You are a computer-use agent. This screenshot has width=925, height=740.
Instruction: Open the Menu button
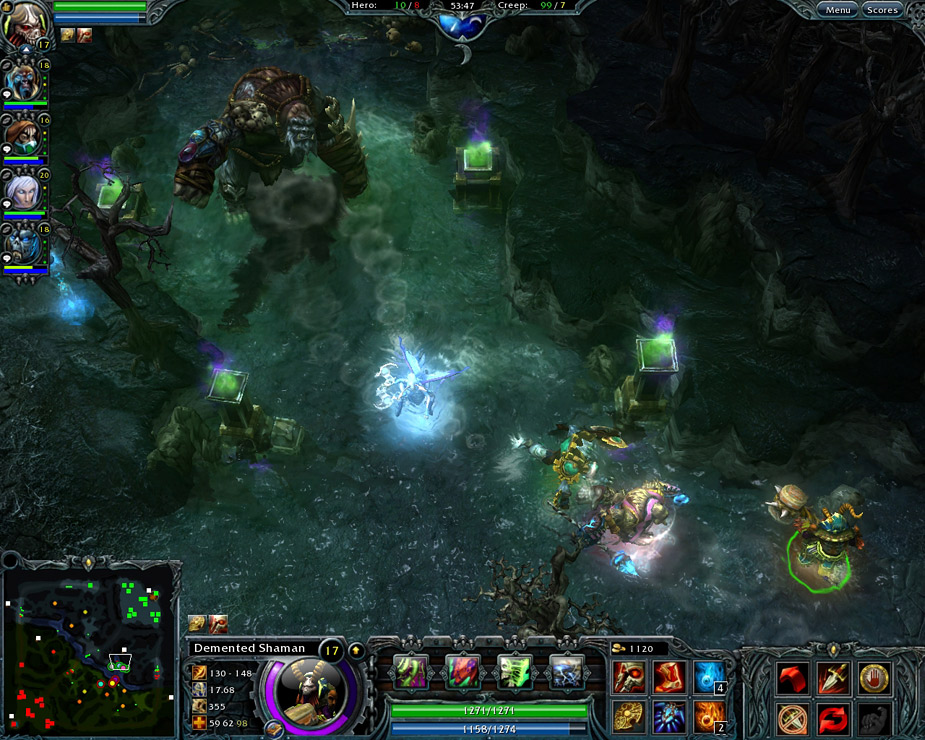click(x=838, y=10)
